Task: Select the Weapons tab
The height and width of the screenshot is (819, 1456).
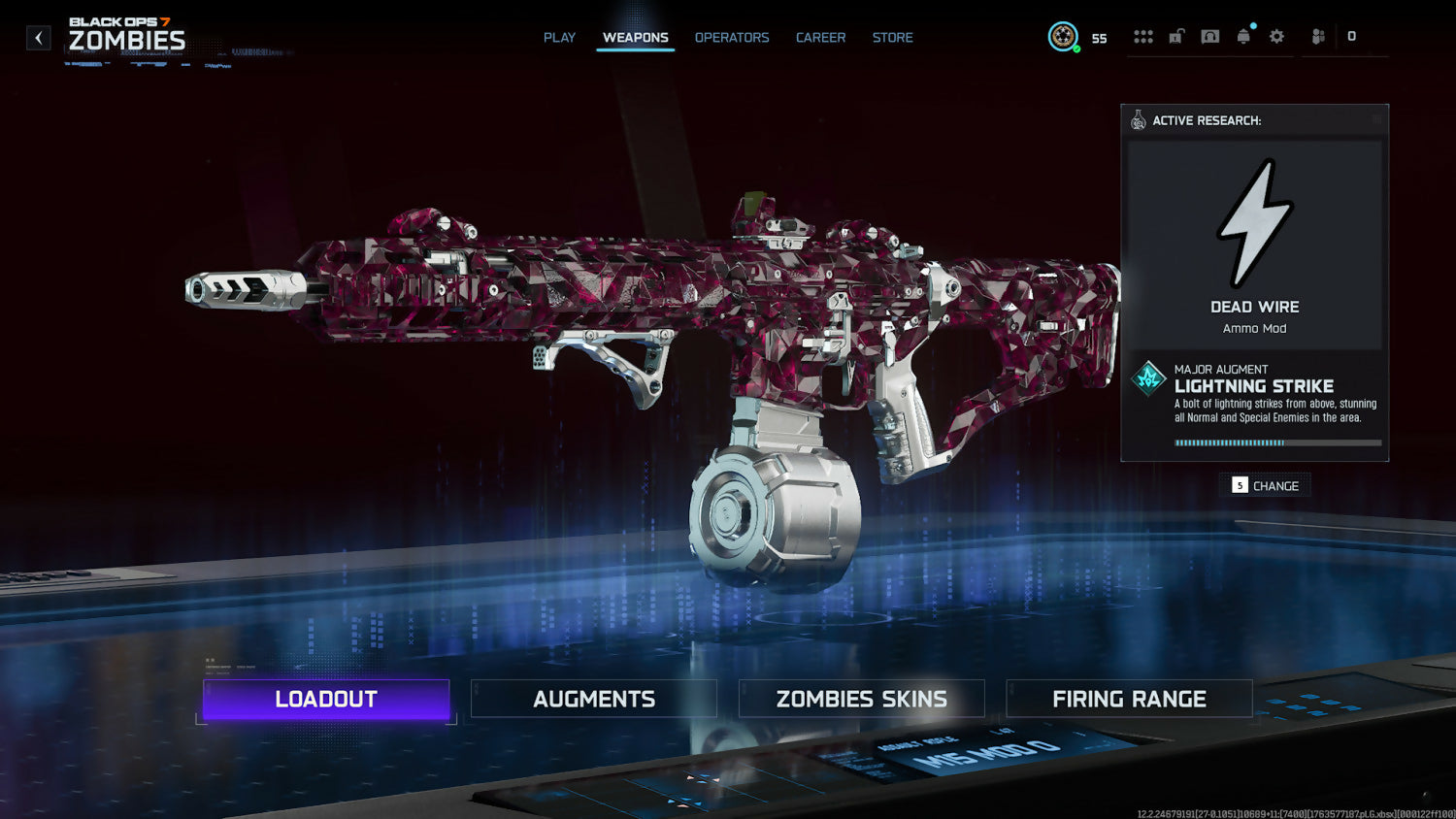Action: (635, 38)
